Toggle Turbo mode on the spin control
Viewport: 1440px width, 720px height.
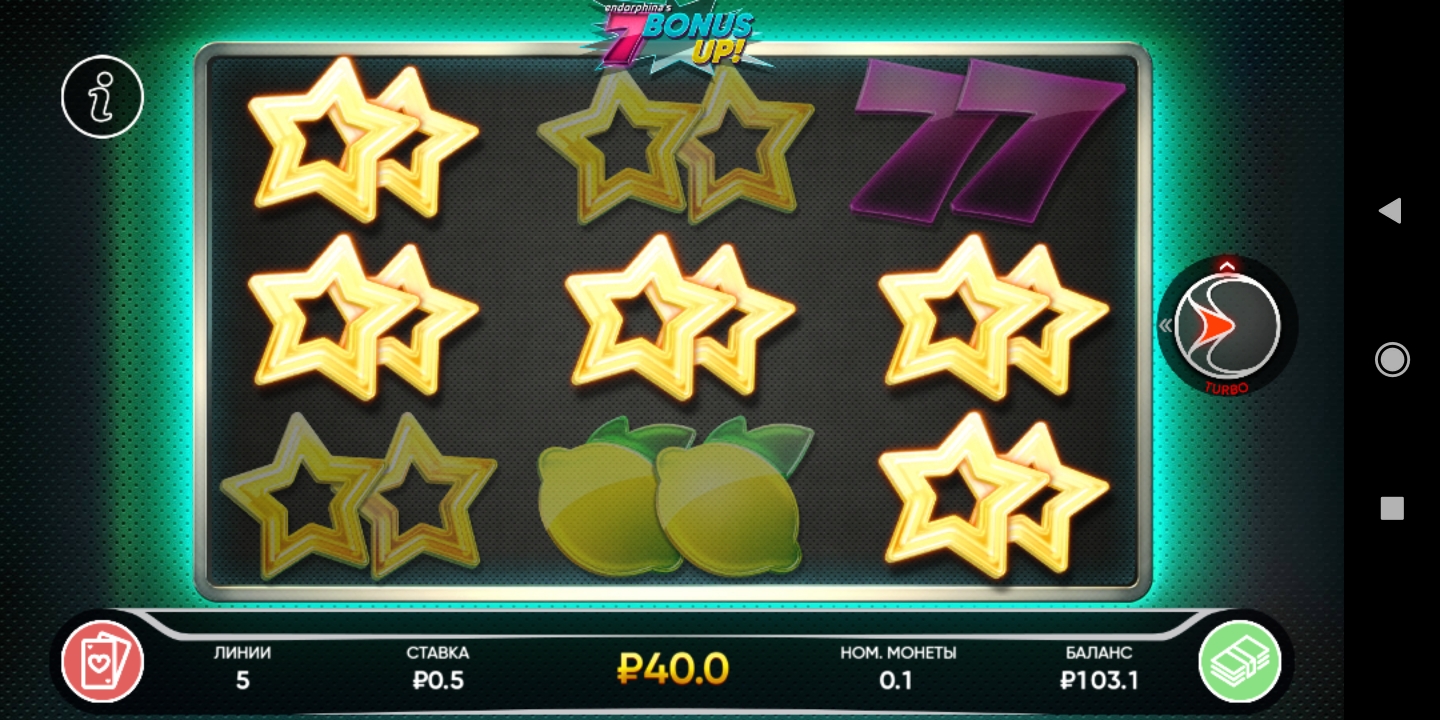1227,388
